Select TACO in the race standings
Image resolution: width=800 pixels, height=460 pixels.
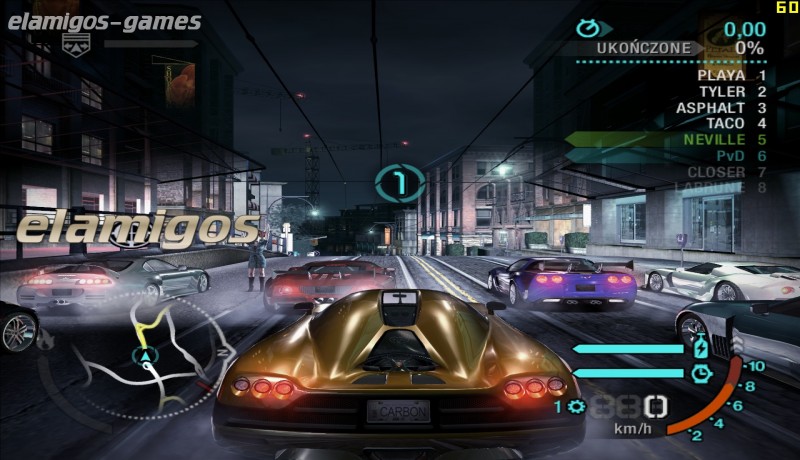(725, 123)
